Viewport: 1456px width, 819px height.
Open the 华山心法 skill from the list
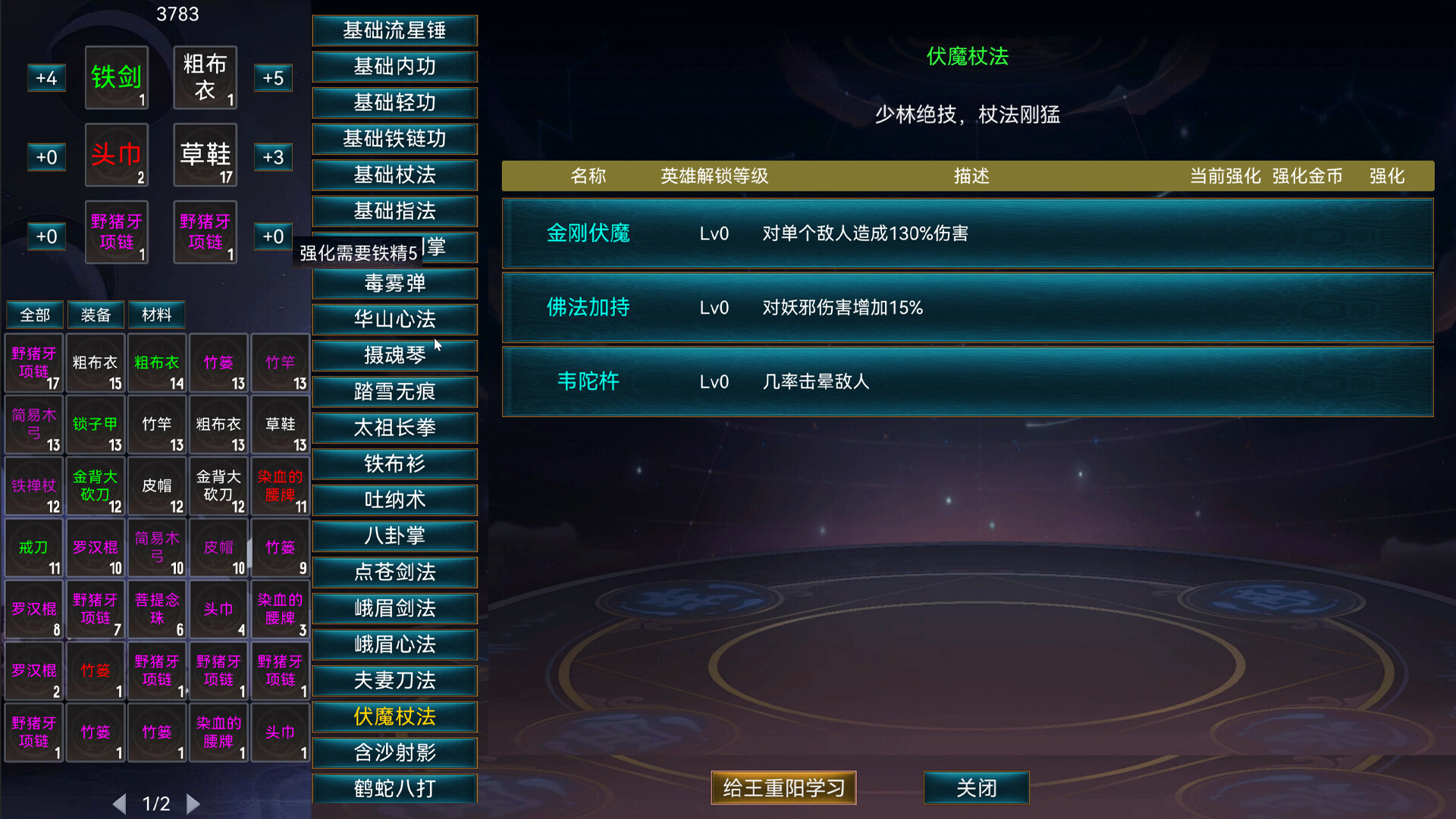[394, 319]
